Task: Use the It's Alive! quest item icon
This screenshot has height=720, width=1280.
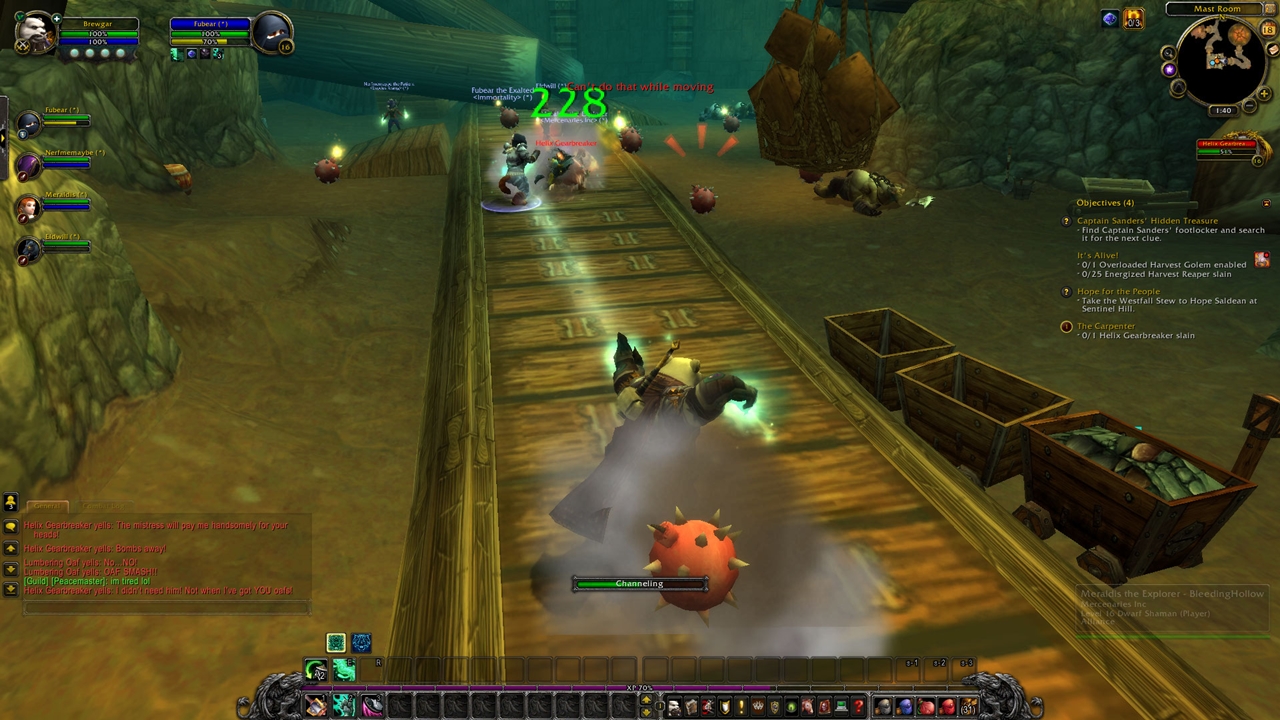Action: 1261,259
